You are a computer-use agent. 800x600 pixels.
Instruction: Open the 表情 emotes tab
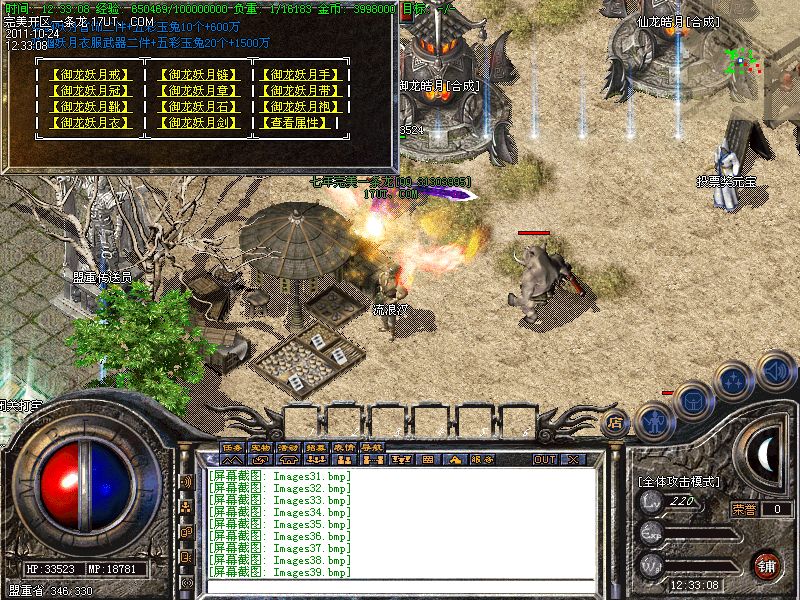point(344,446)
